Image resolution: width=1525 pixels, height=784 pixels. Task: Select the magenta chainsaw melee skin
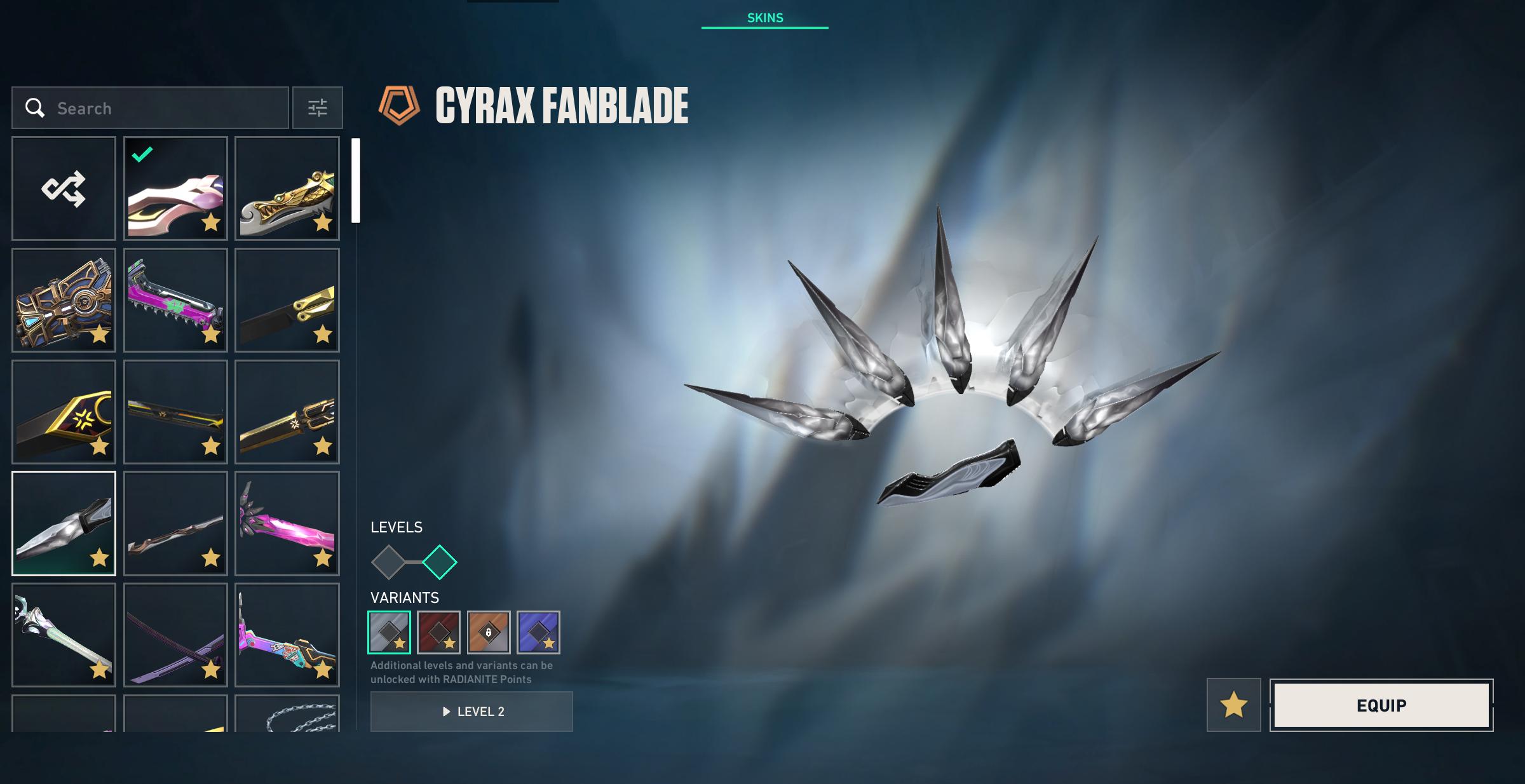175,300
